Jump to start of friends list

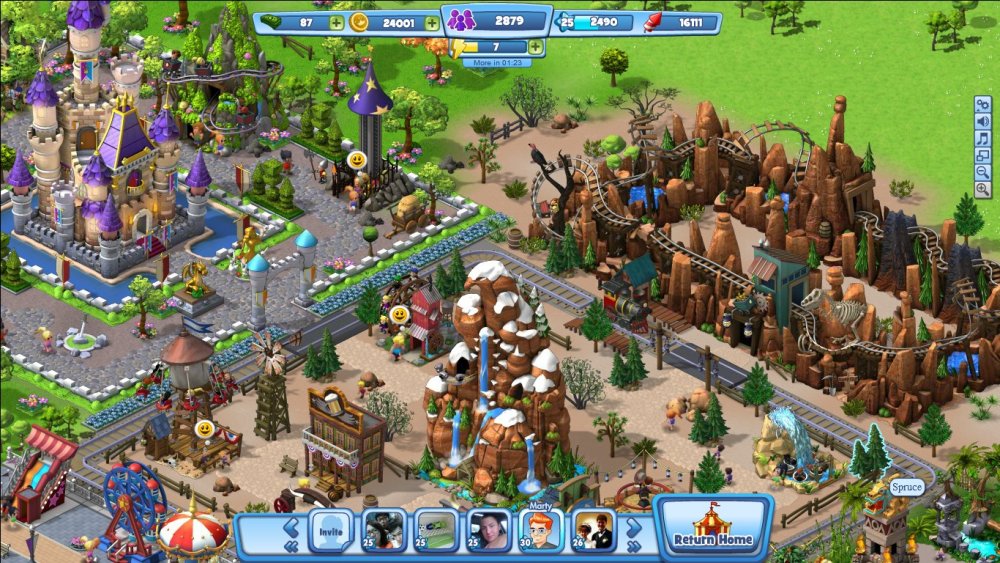(x=290, y=546)
